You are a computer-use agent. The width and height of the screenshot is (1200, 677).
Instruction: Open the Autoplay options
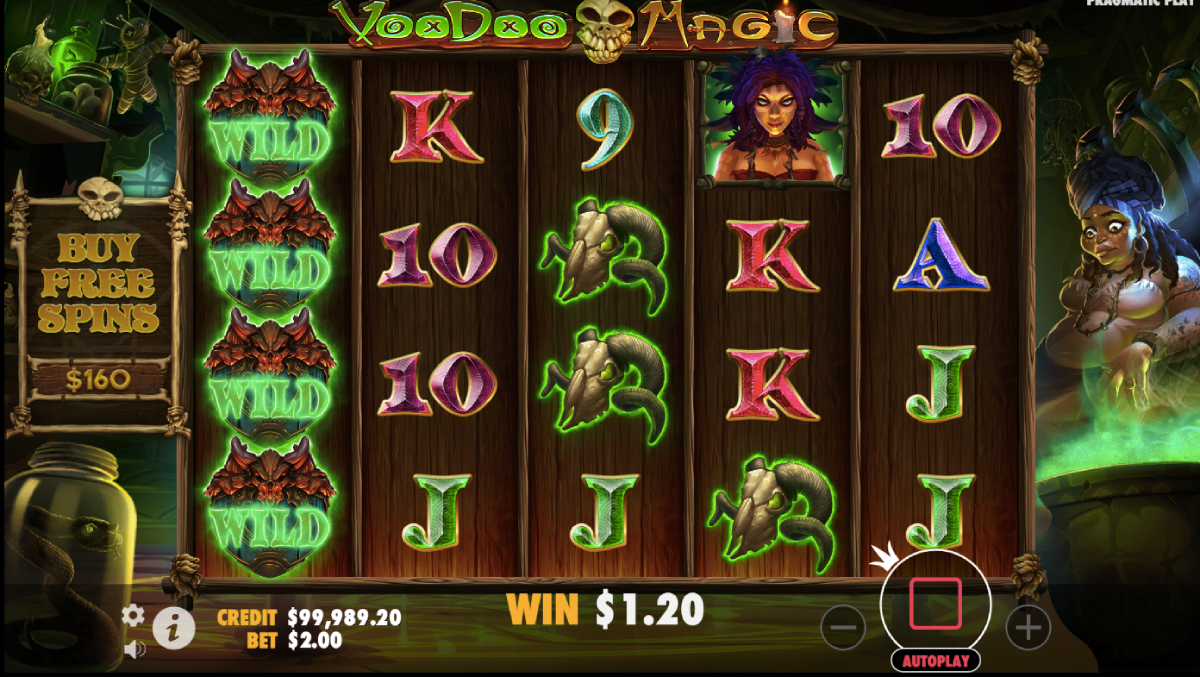coord(935,660)
